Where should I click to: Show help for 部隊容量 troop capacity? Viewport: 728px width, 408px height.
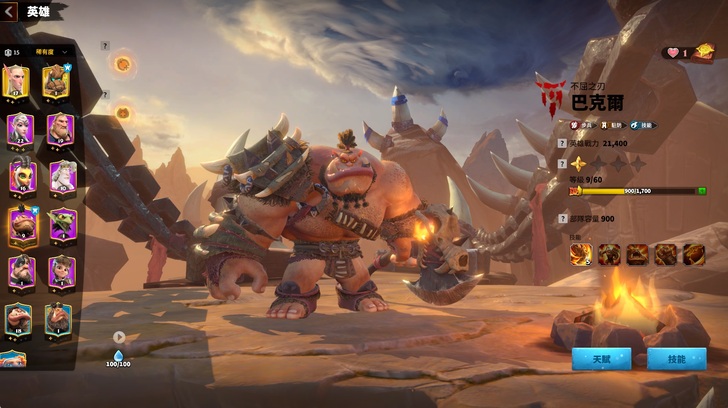562,217
